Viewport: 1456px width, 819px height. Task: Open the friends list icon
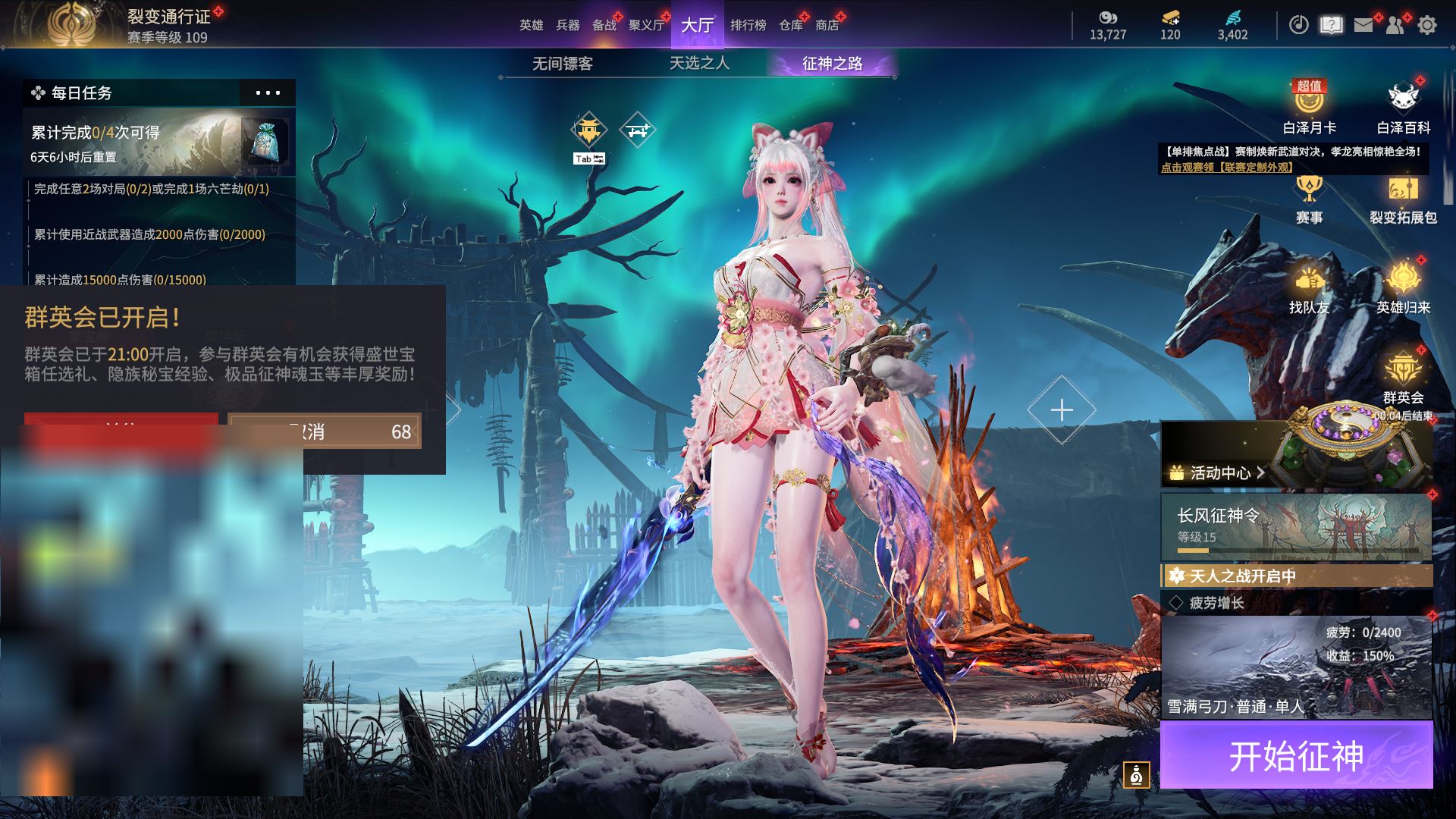coord(1395,25)
